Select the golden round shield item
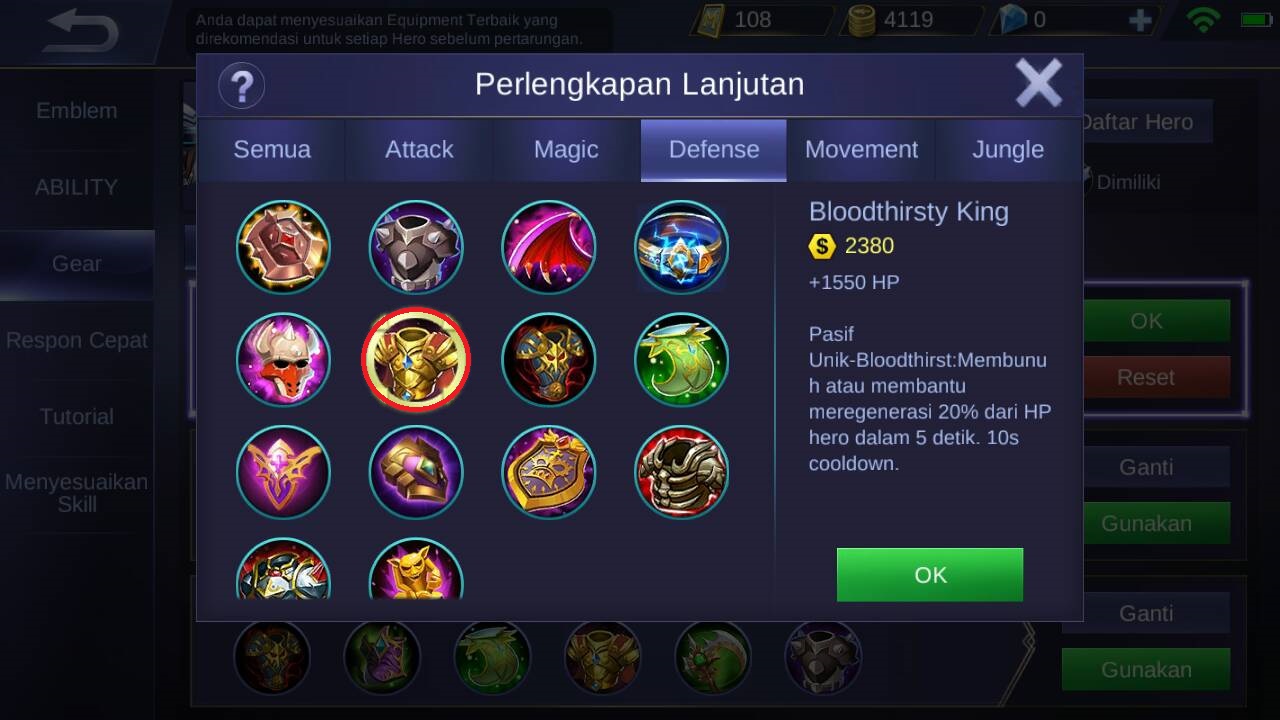This screenshot has width=1280, height=720. [548, 473]
